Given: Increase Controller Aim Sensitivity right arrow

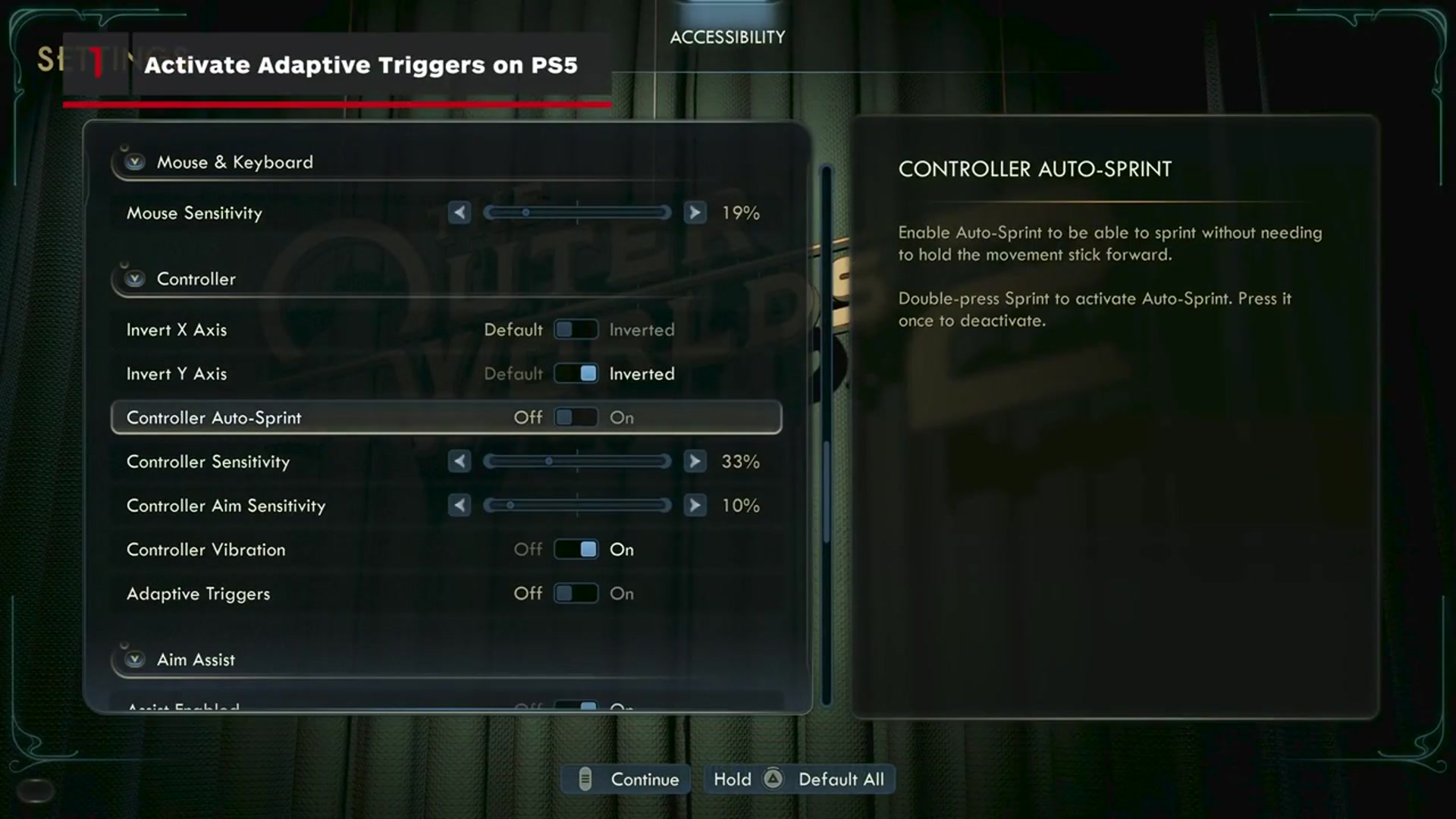Looking at the screenshot, I should point(695,506).
